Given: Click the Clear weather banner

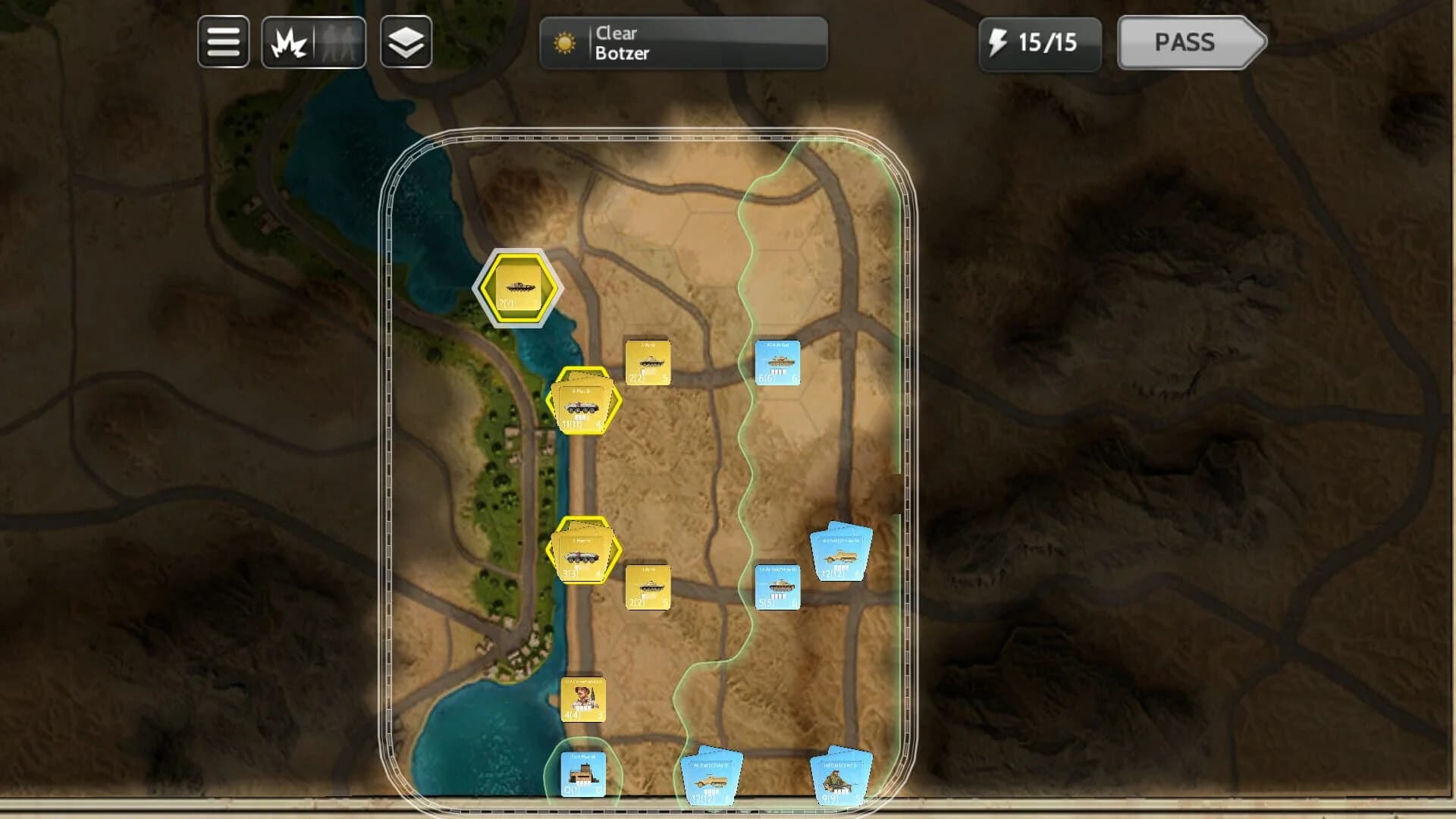Looking at the screenshot, I should coord(618,34).
